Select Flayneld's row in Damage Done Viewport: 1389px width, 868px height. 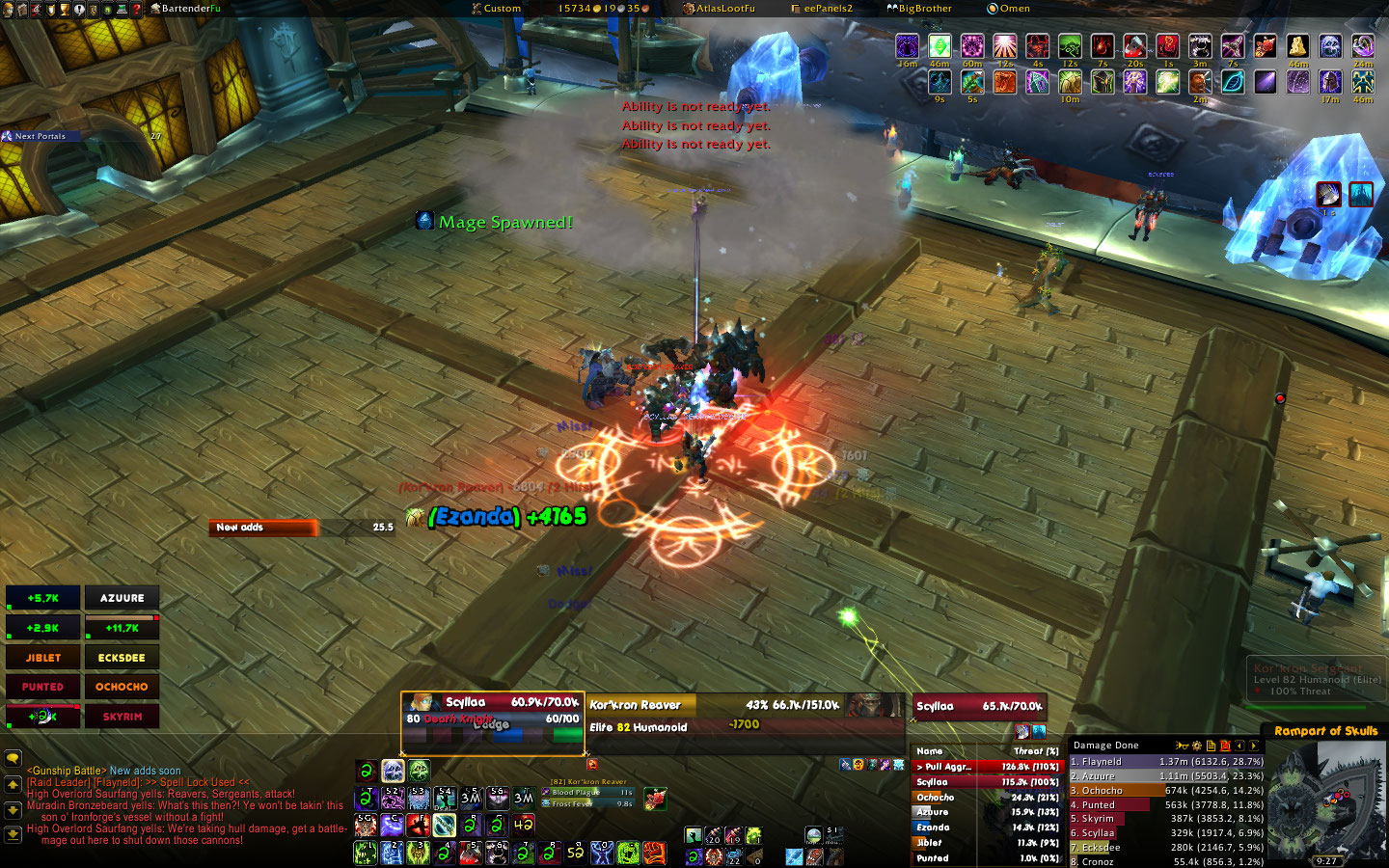(x=1166, y=762)
